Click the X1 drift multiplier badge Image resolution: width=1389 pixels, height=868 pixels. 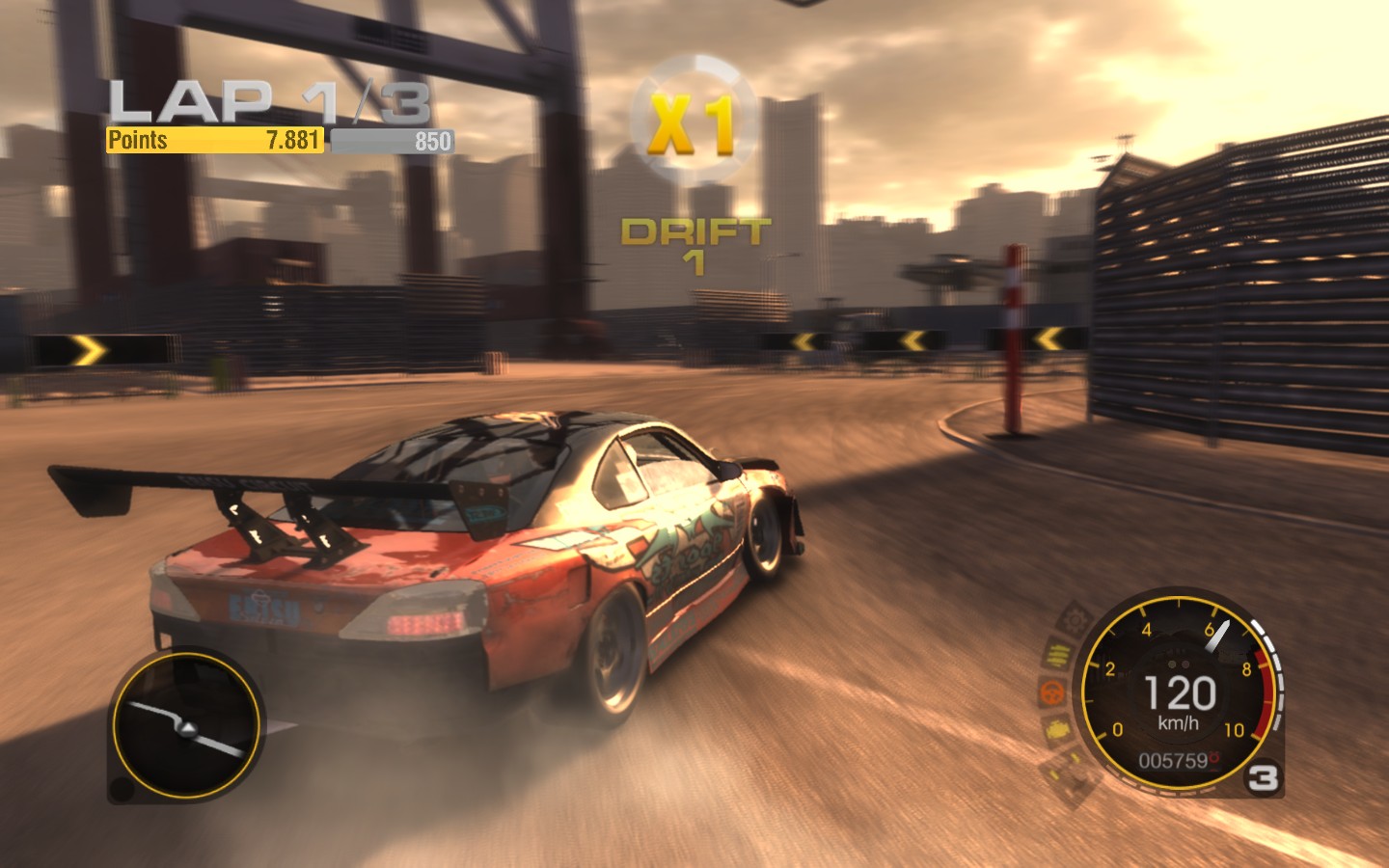pos(691,122)
